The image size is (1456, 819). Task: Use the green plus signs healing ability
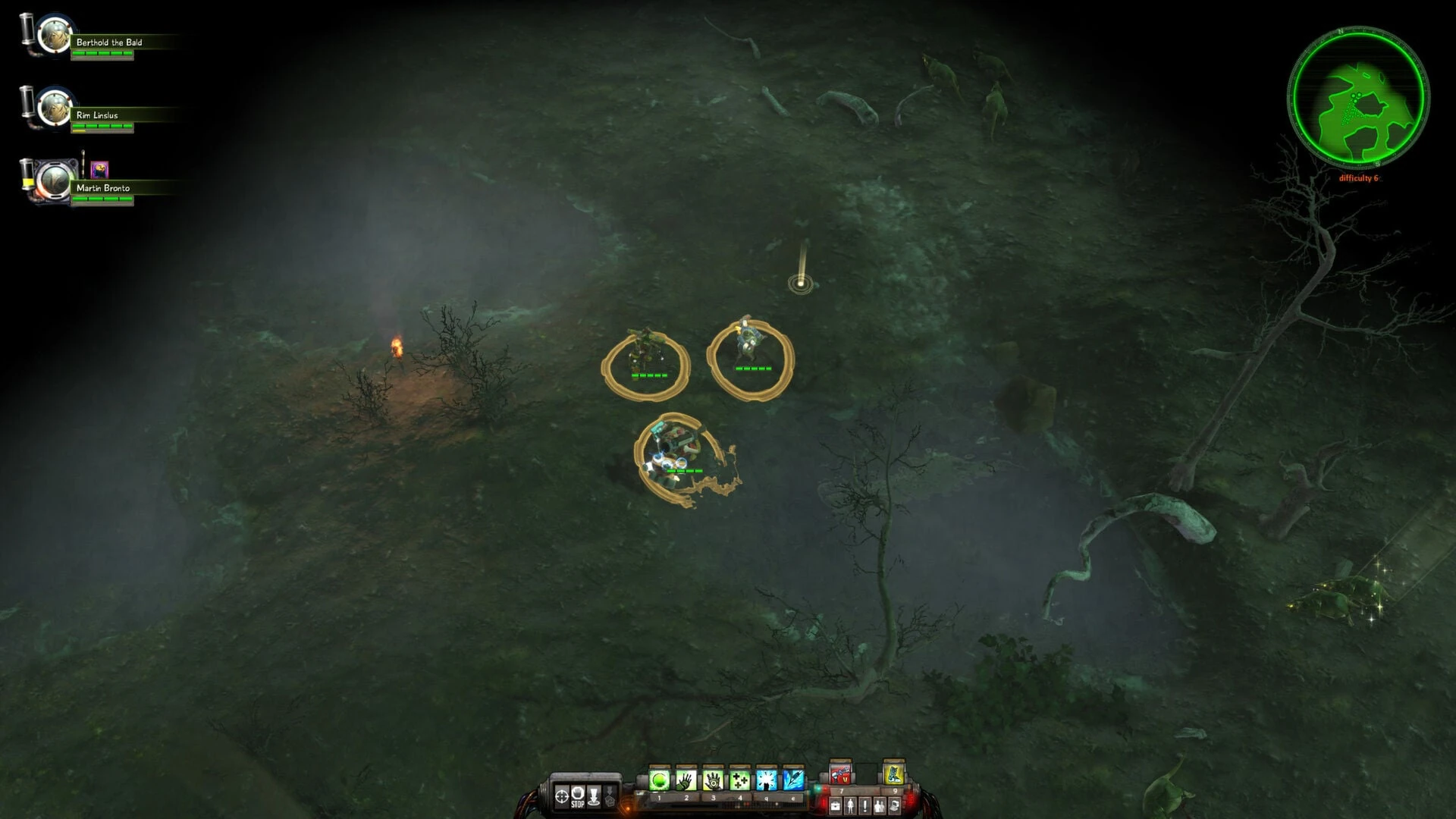739,780
